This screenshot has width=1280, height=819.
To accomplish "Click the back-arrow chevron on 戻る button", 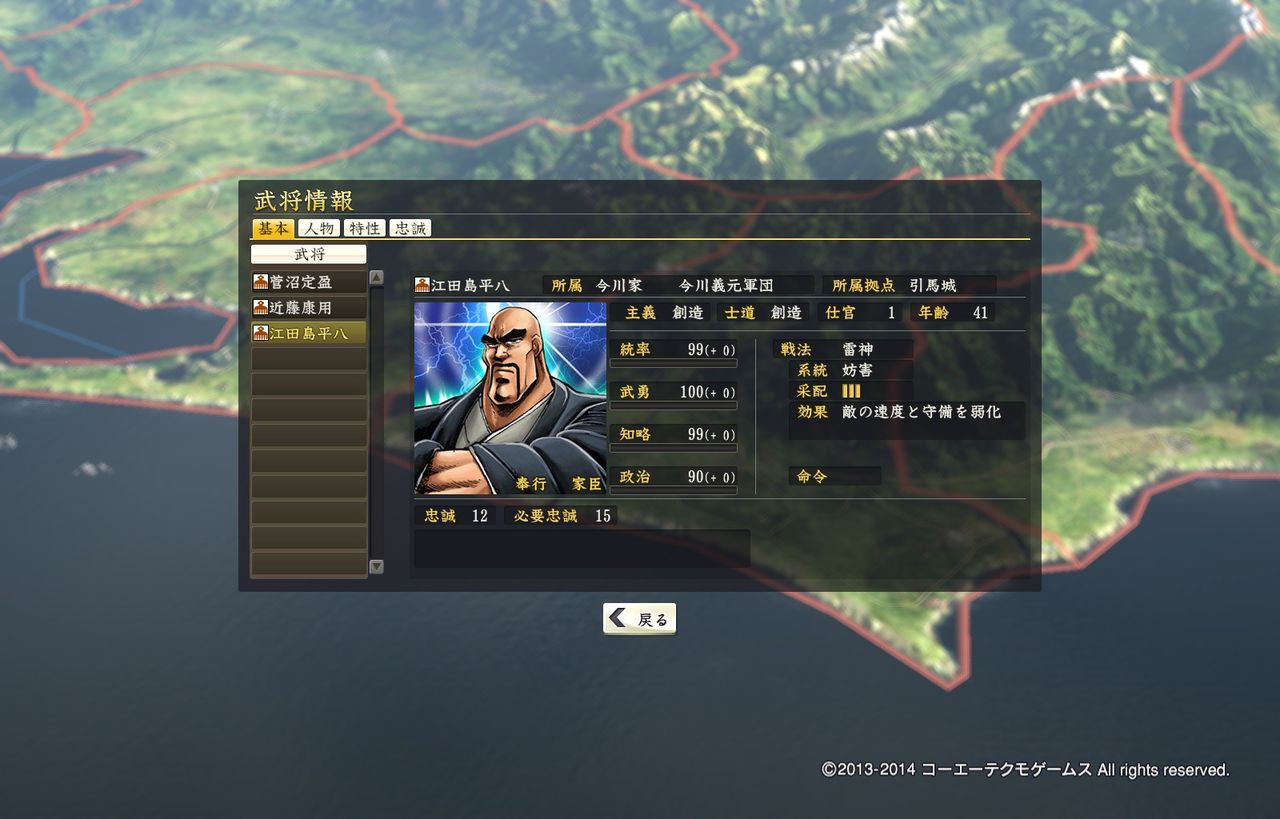I will (617, 618).
